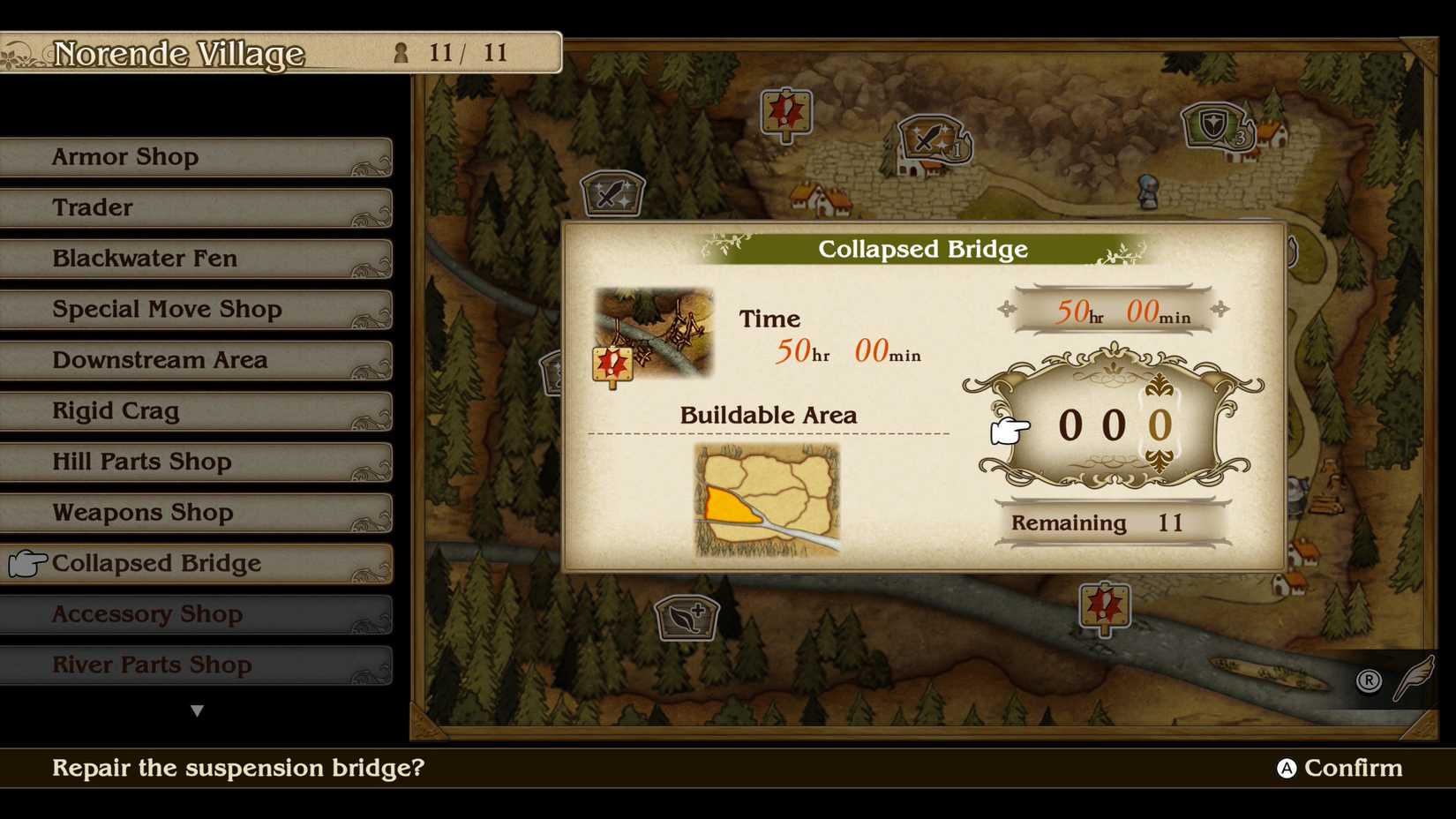This screenshot has height=819, width=1456.
Task: Click the R button icon near bottom right
Action: click(1369, 680)
